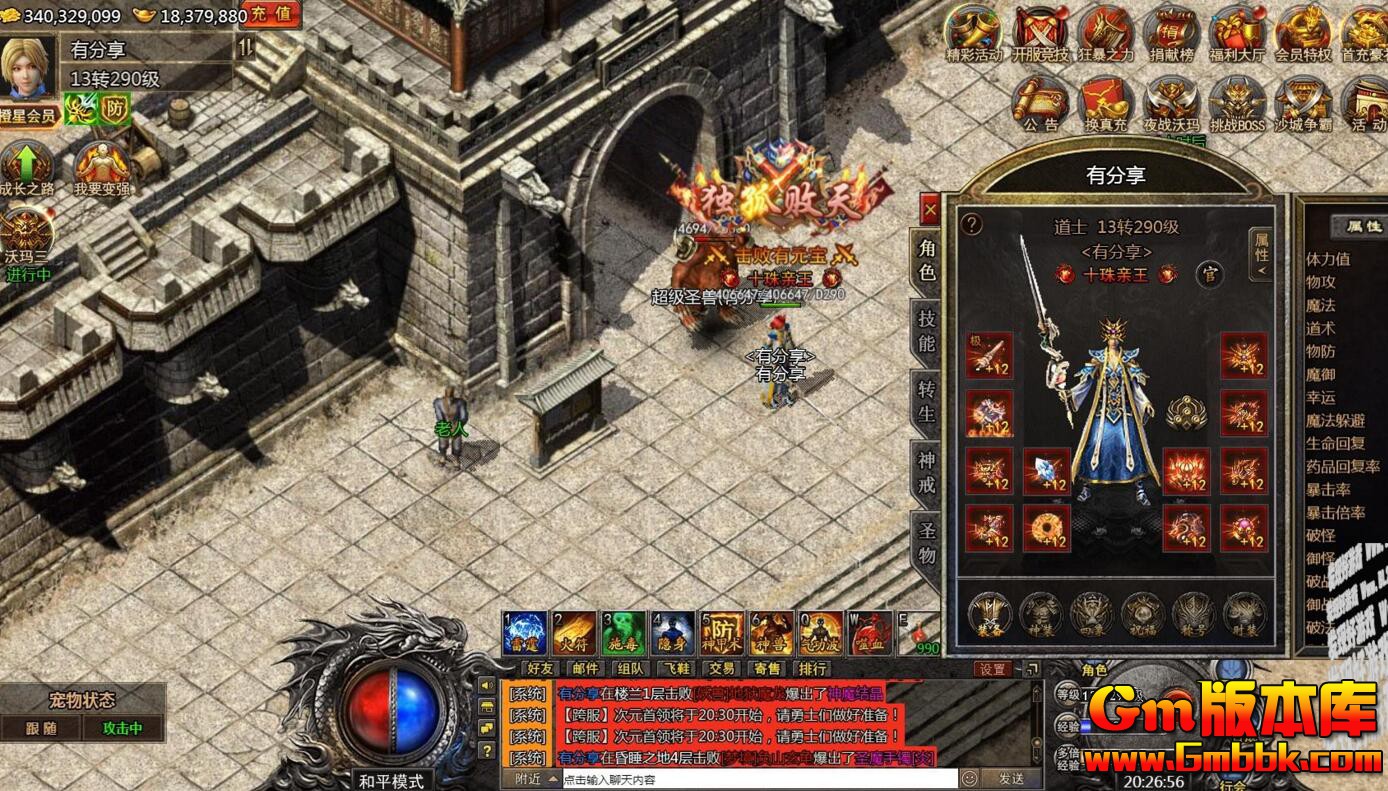
Task: Use the 隐身 invisibility skill
Action: 673,632
